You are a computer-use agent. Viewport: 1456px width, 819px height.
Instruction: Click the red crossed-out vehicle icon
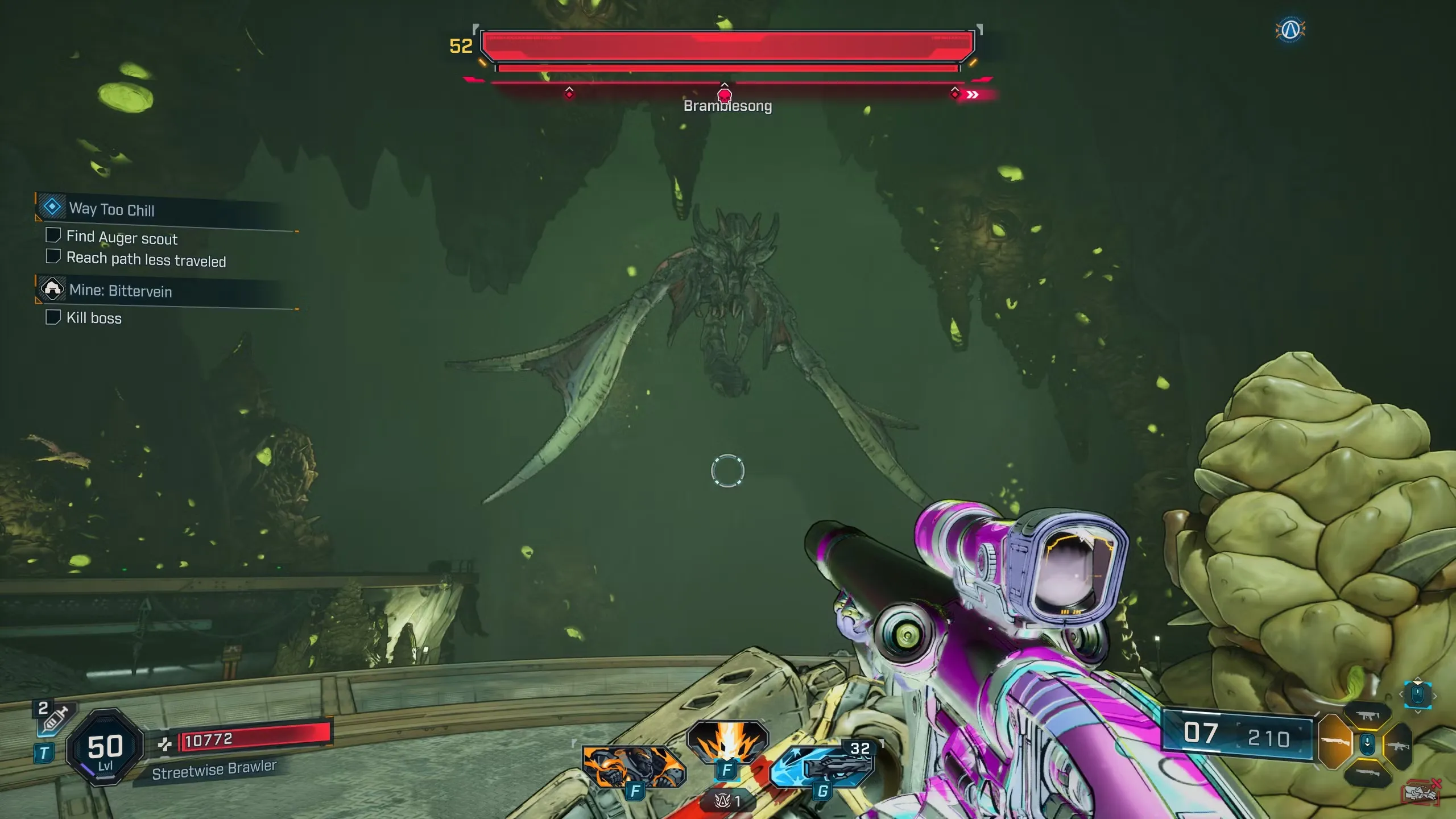coord(1420,792)
